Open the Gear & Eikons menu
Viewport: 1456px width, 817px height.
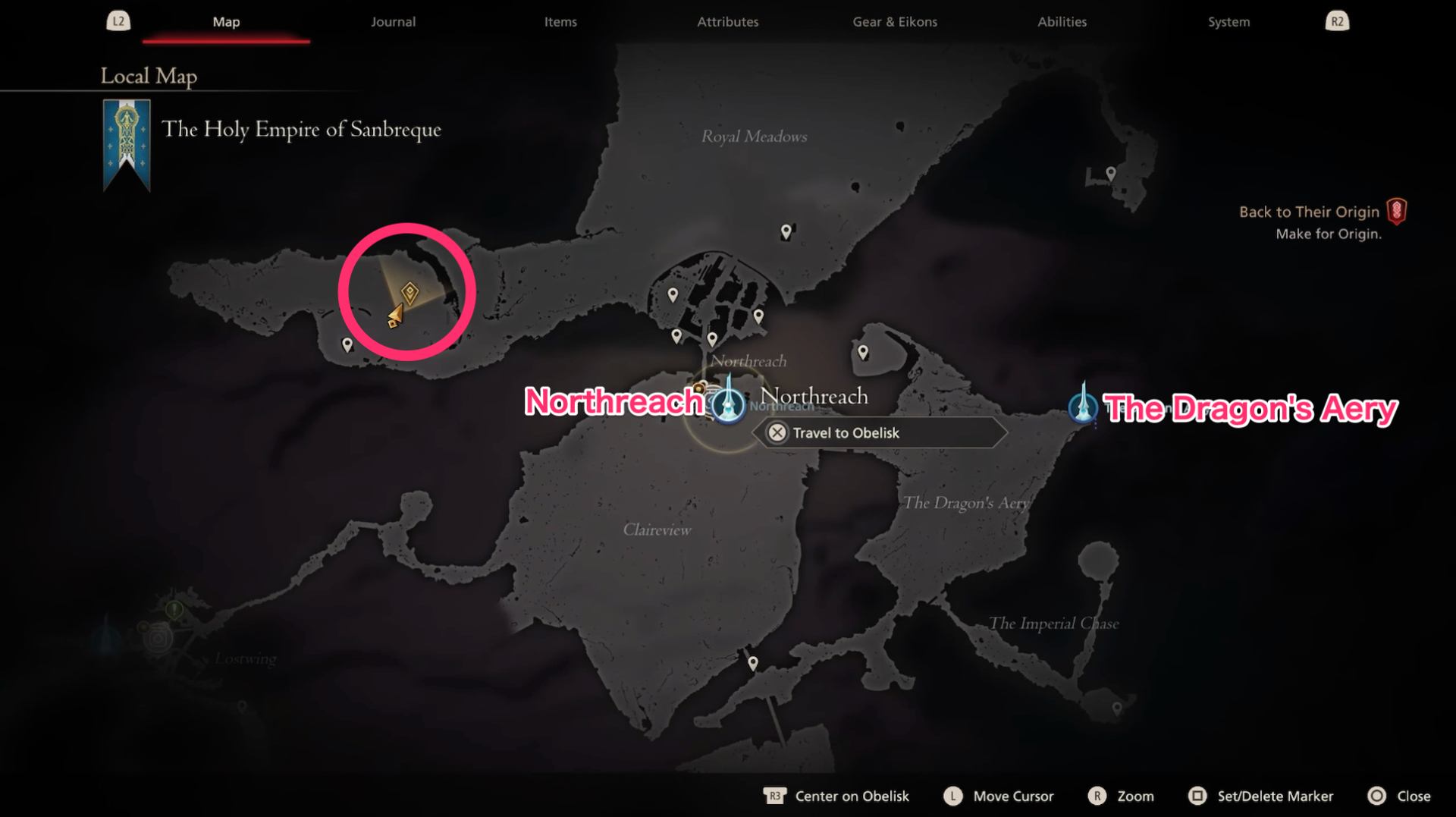point(895,22)
